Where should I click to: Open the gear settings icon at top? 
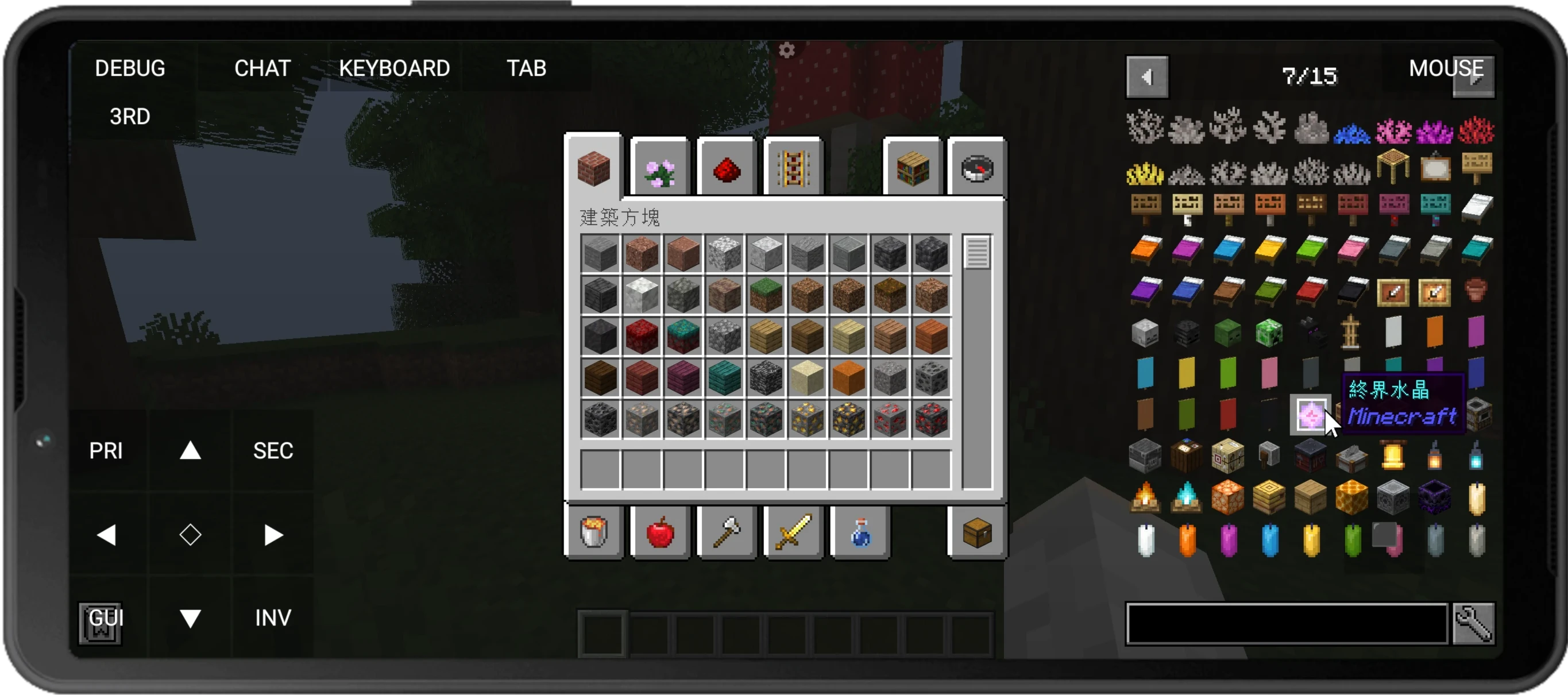[786, 50]
